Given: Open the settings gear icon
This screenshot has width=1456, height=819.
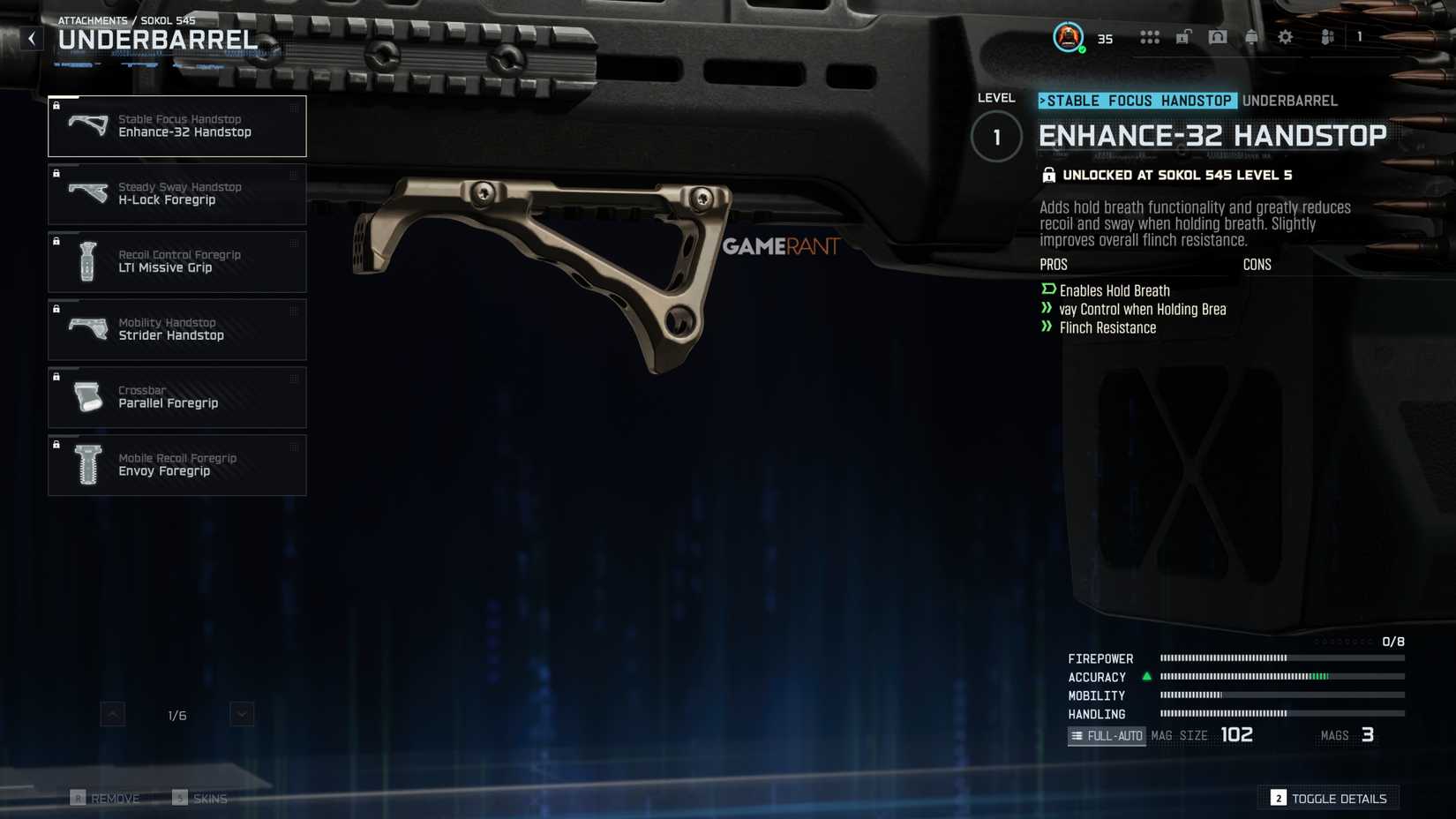Looking at the screenshot, I should 1285,37.
